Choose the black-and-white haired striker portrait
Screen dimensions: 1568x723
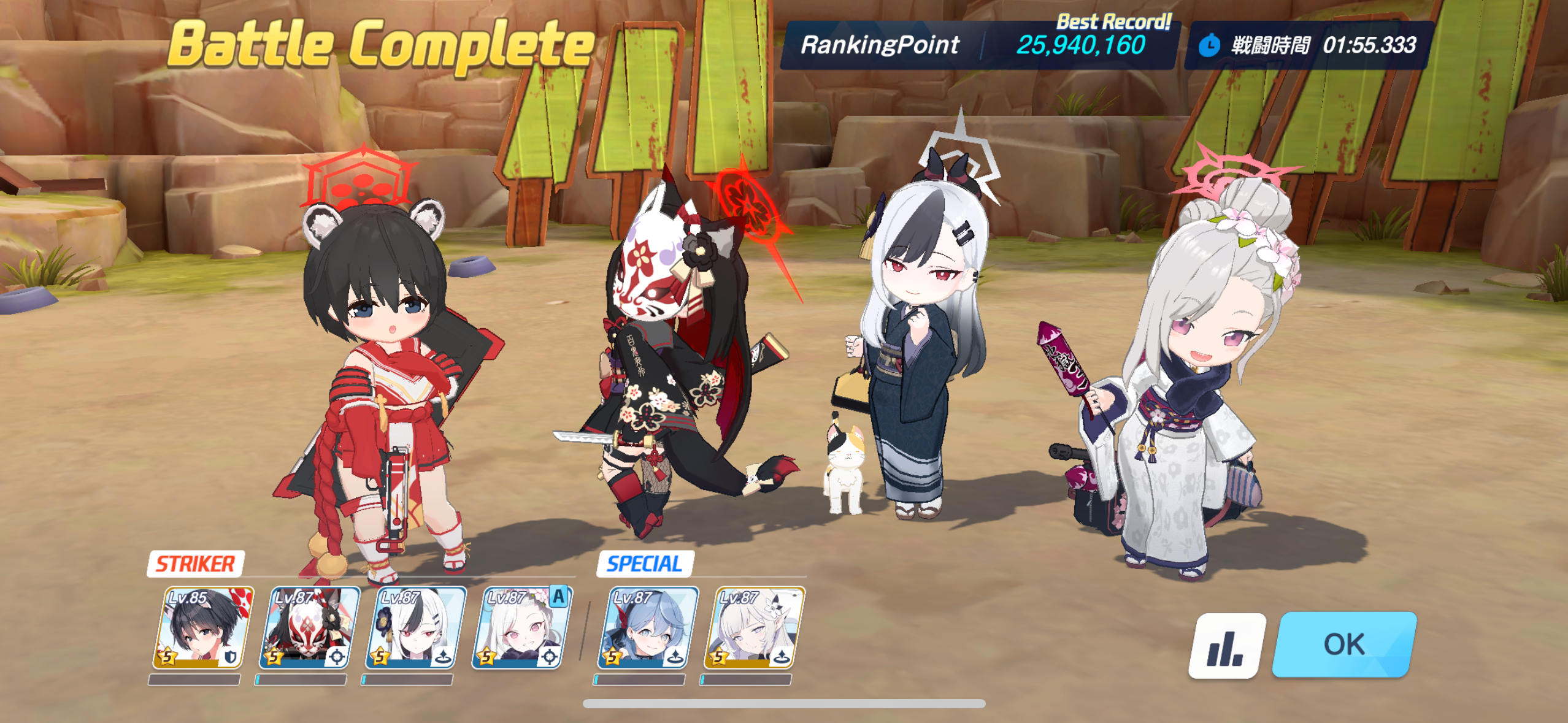click(415, 628)
